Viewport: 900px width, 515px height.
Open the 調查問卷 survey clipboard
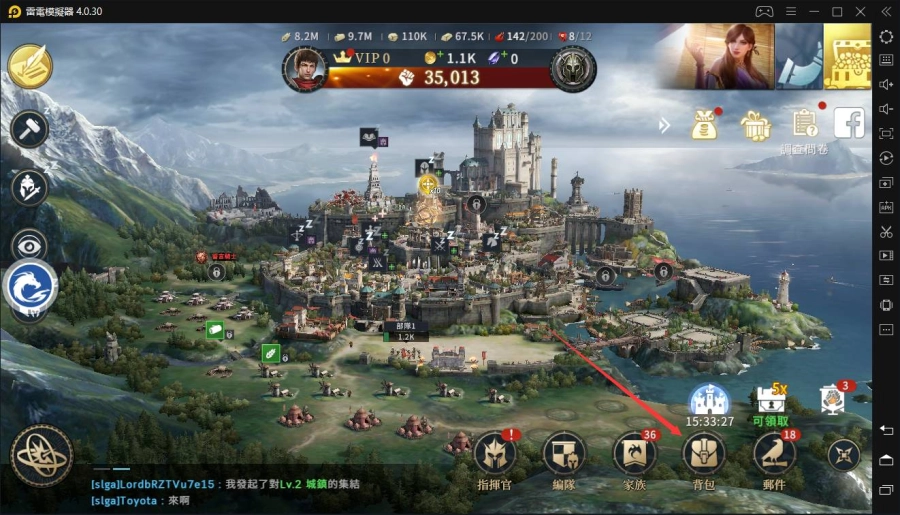point(805,125)
